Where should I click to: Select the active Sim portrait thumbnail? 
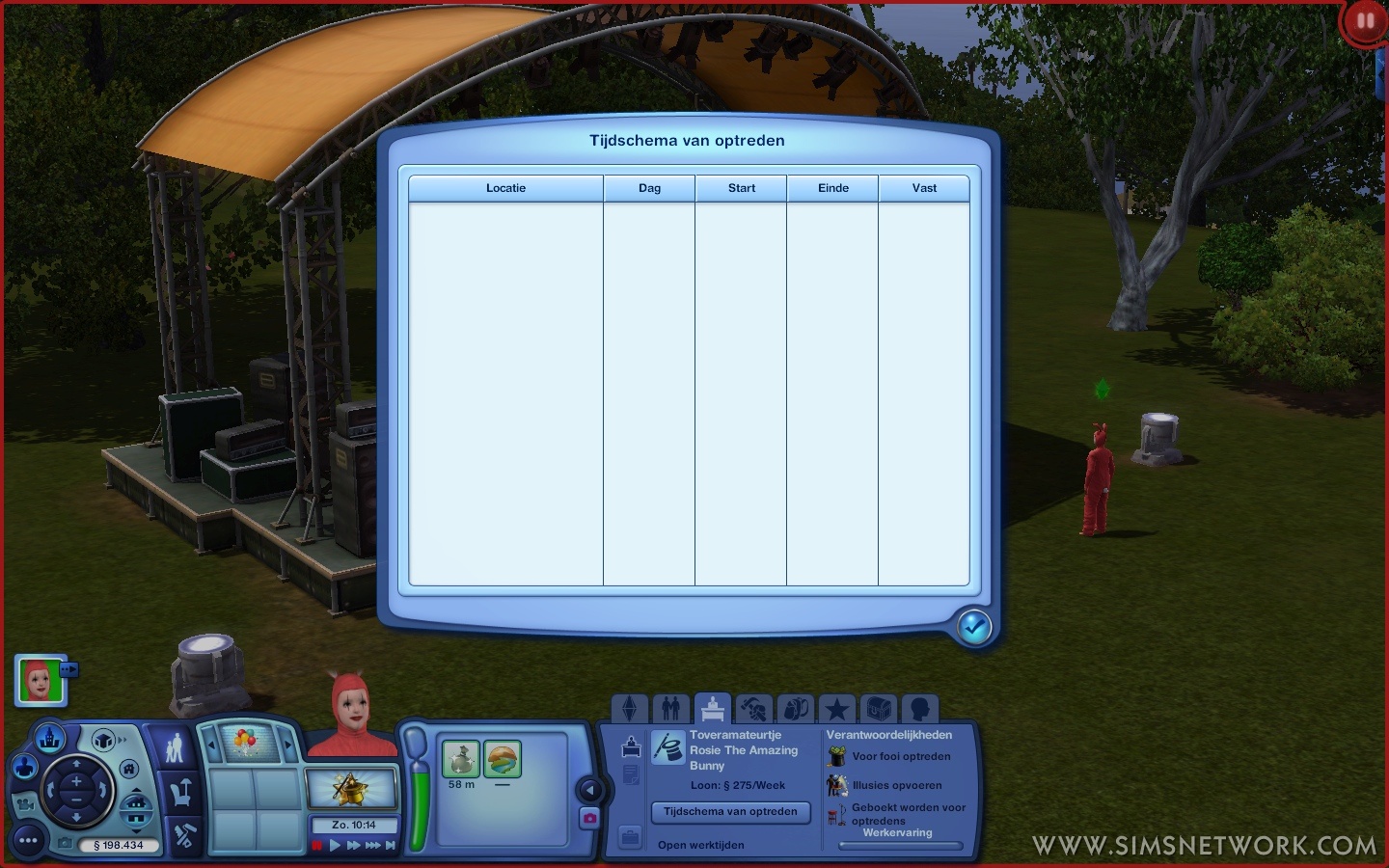[40, 681]
